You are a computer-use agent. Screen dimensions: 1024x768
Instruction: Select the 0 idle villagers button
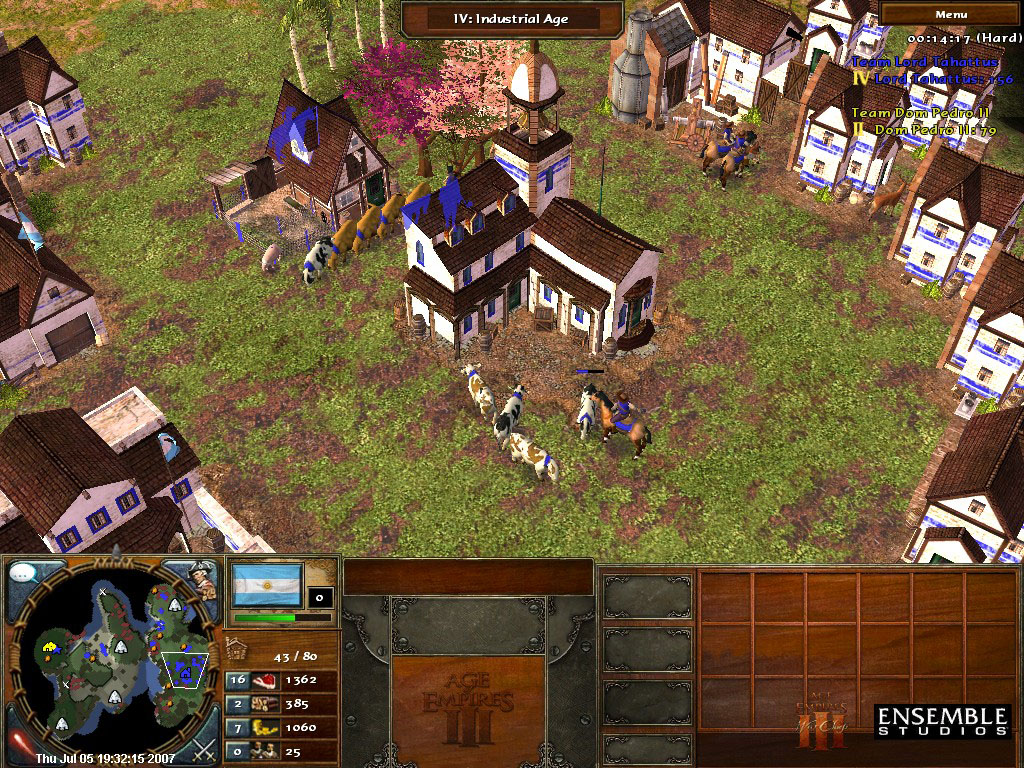pyautogui.click(x=238, y=750)
